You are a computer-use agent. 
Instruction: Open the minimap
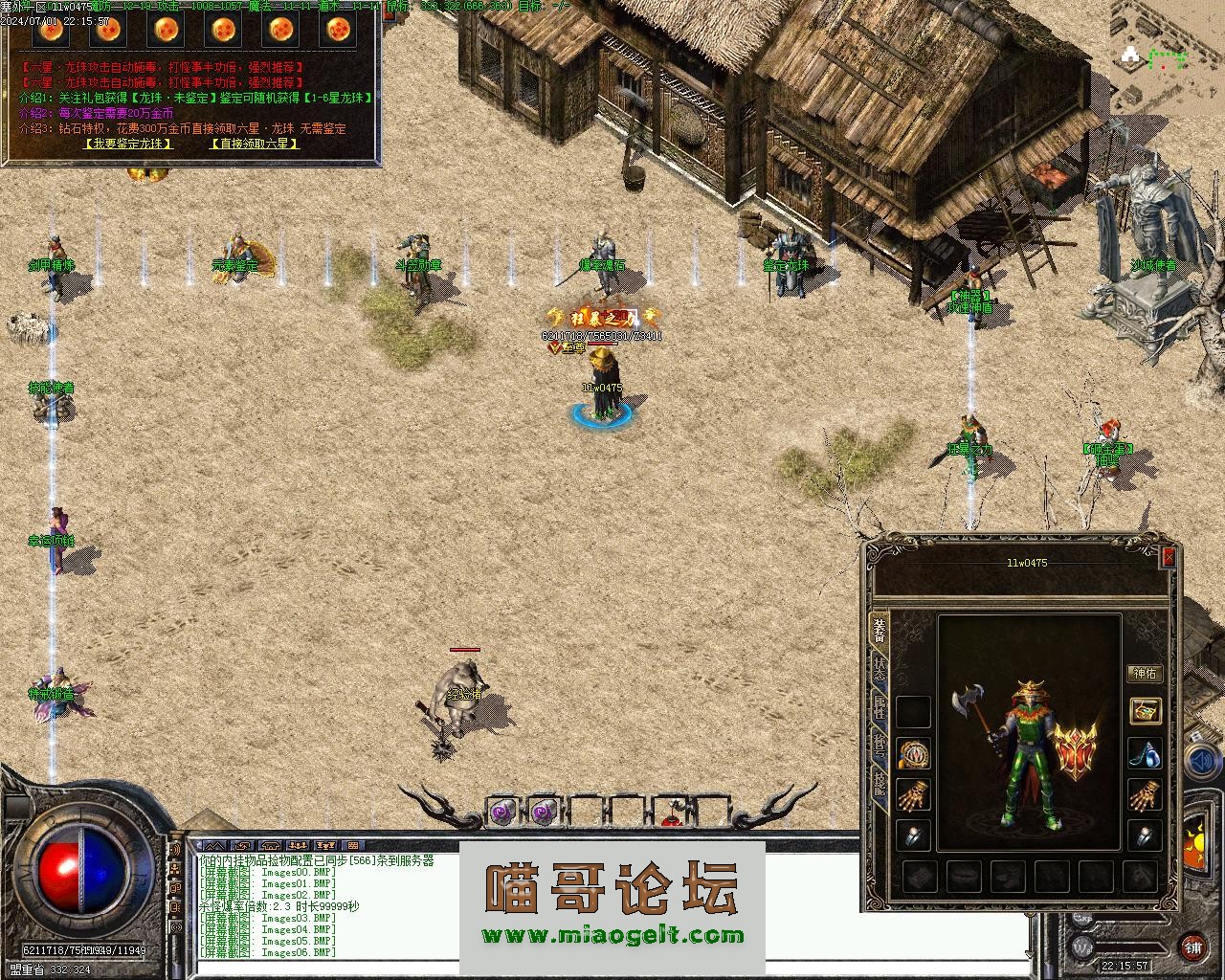tap(1158, 57)
